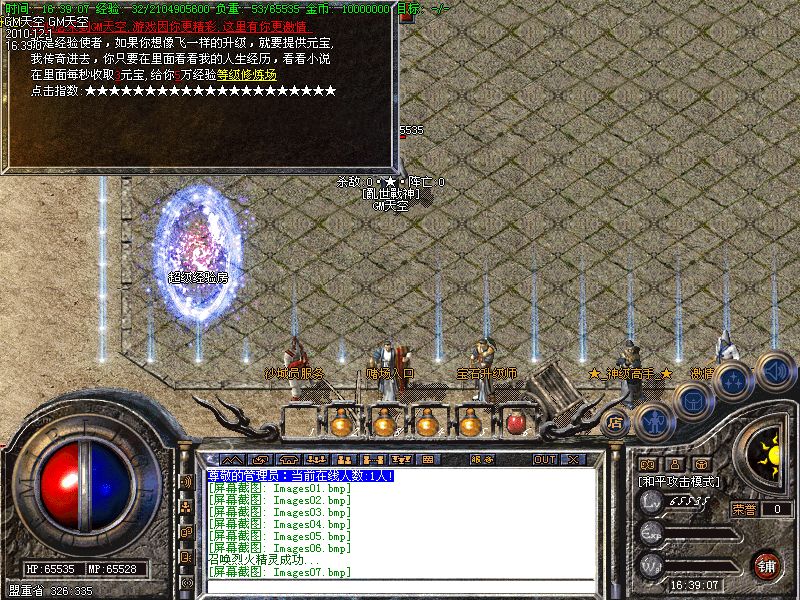800x600 pixels.
Task: Use the red potion in the belt
Action: tap(515, 423)
